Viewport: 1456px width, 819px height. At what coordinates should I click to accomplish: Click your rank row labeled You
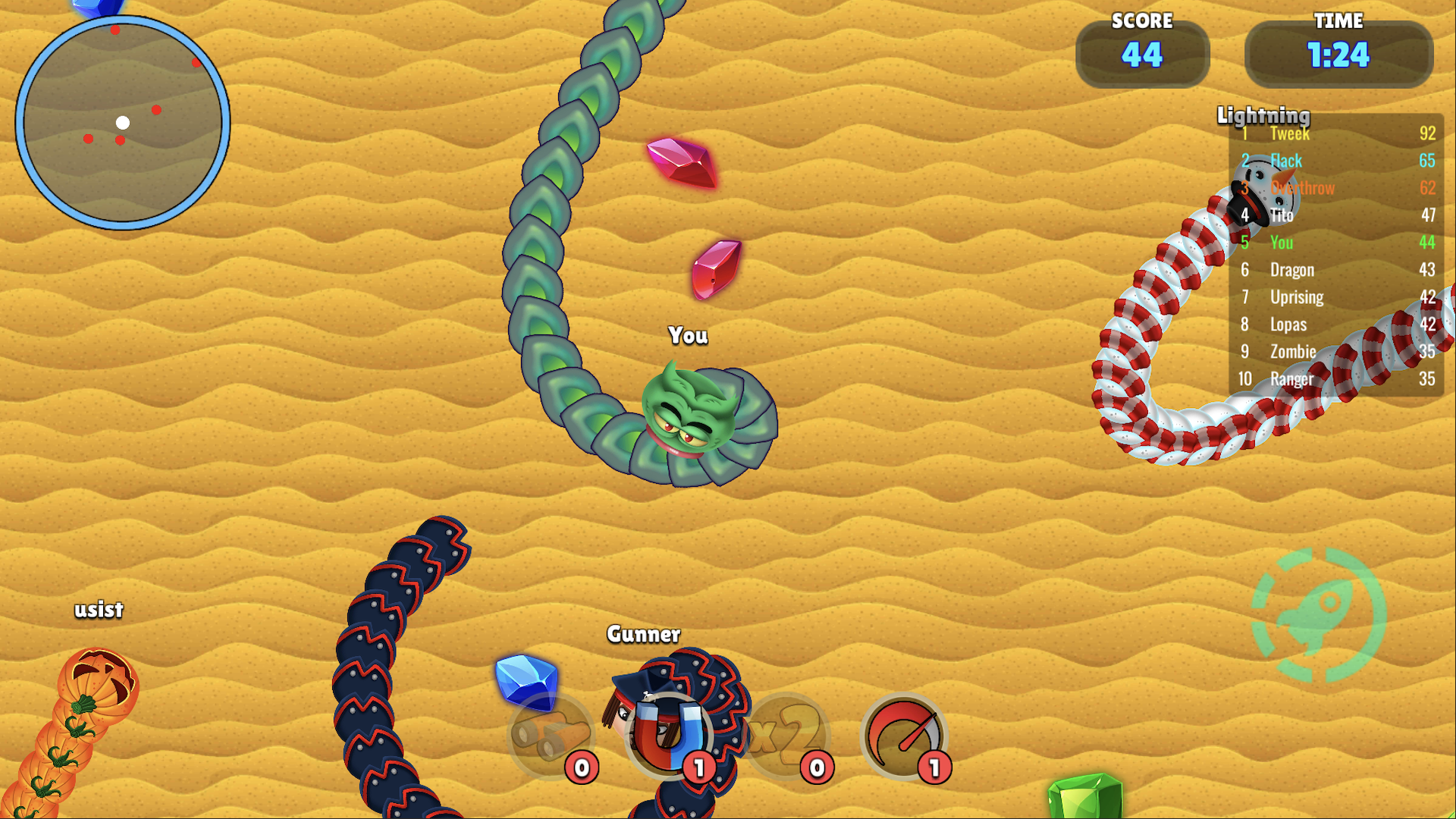coord(1282,243)
